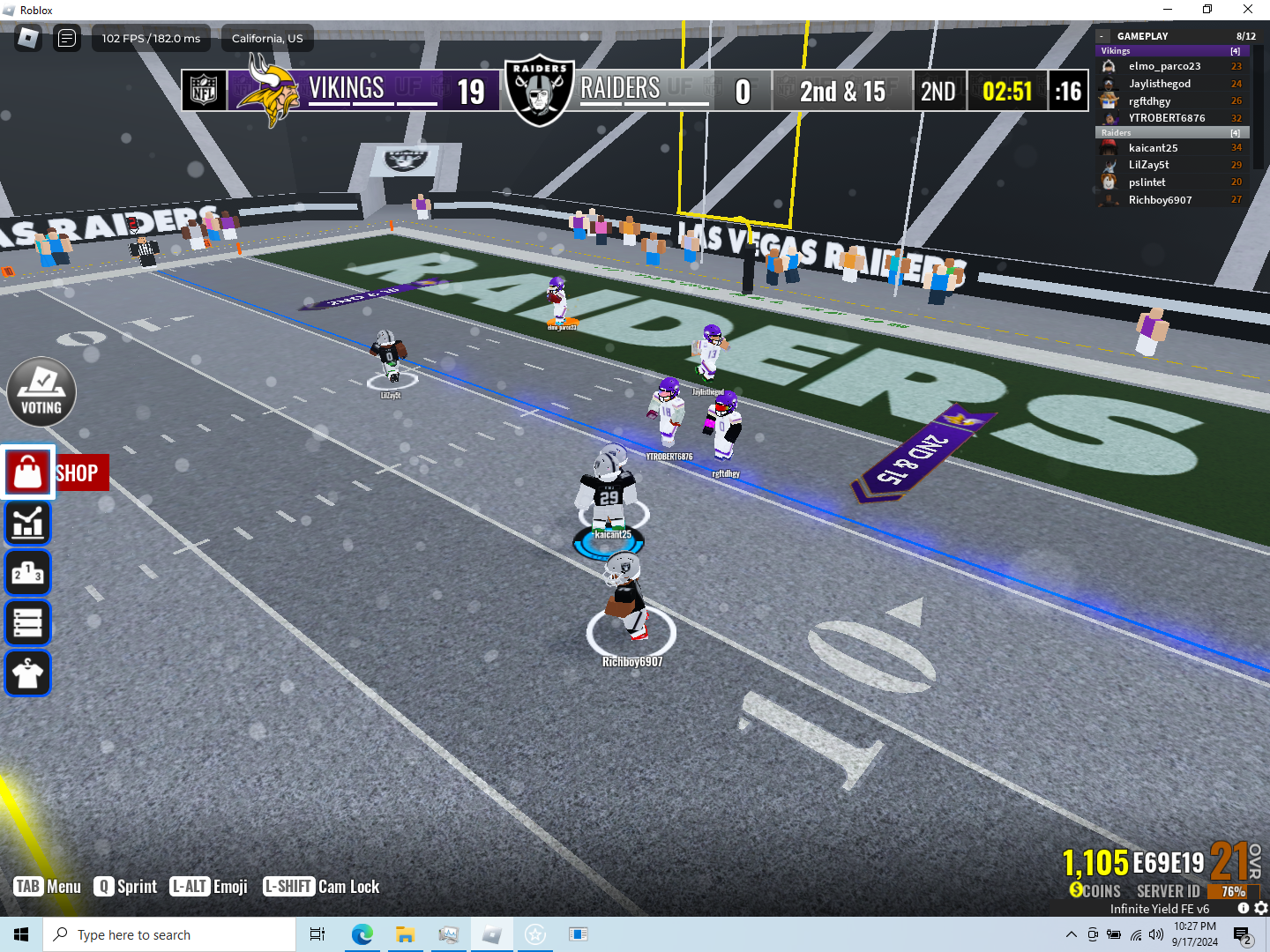
Task: Select Jaylisthegod in the player list
Action: (x=1159, y=84)
